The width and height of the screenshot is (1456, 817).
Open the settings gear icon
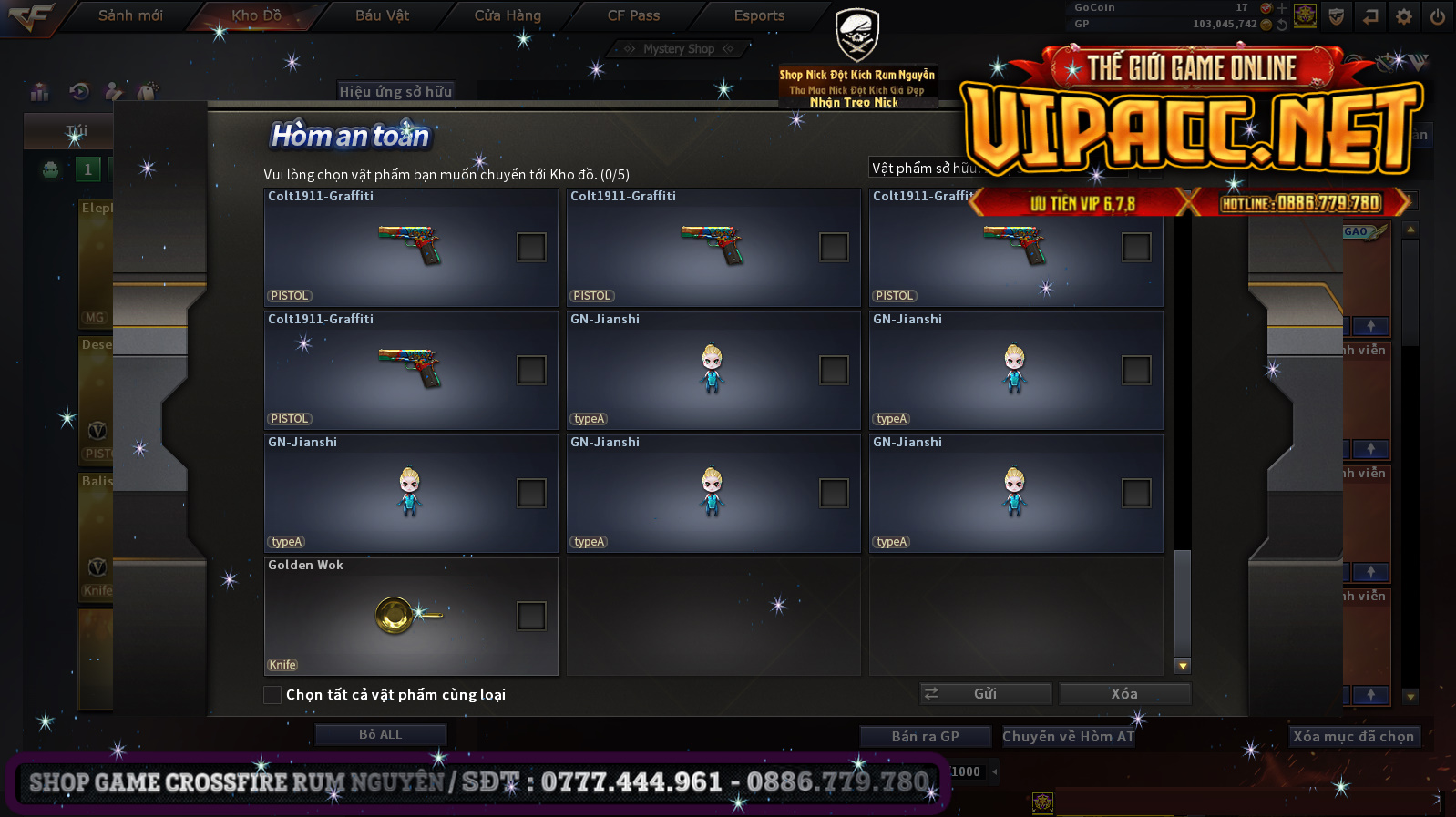click(x=1403, y=16)
